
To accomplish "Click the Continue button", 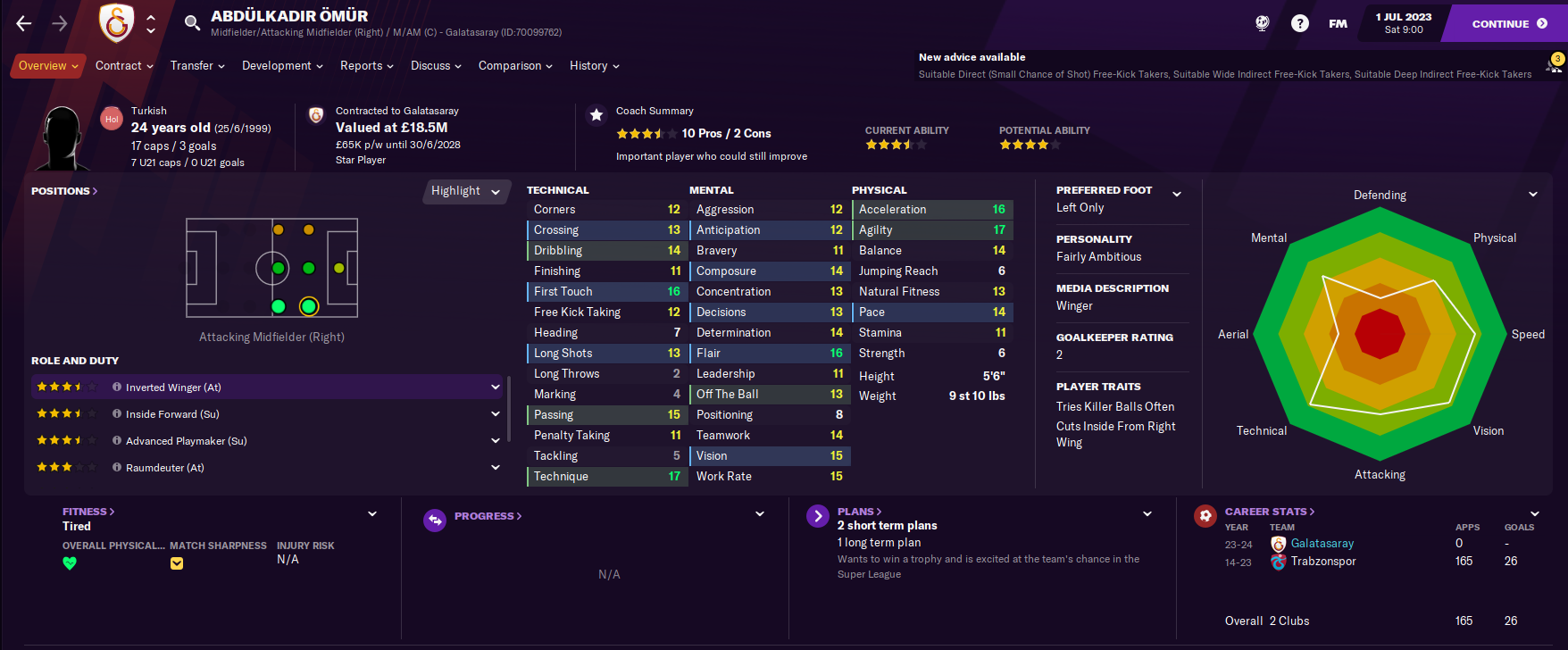I will coord(1508,24).
